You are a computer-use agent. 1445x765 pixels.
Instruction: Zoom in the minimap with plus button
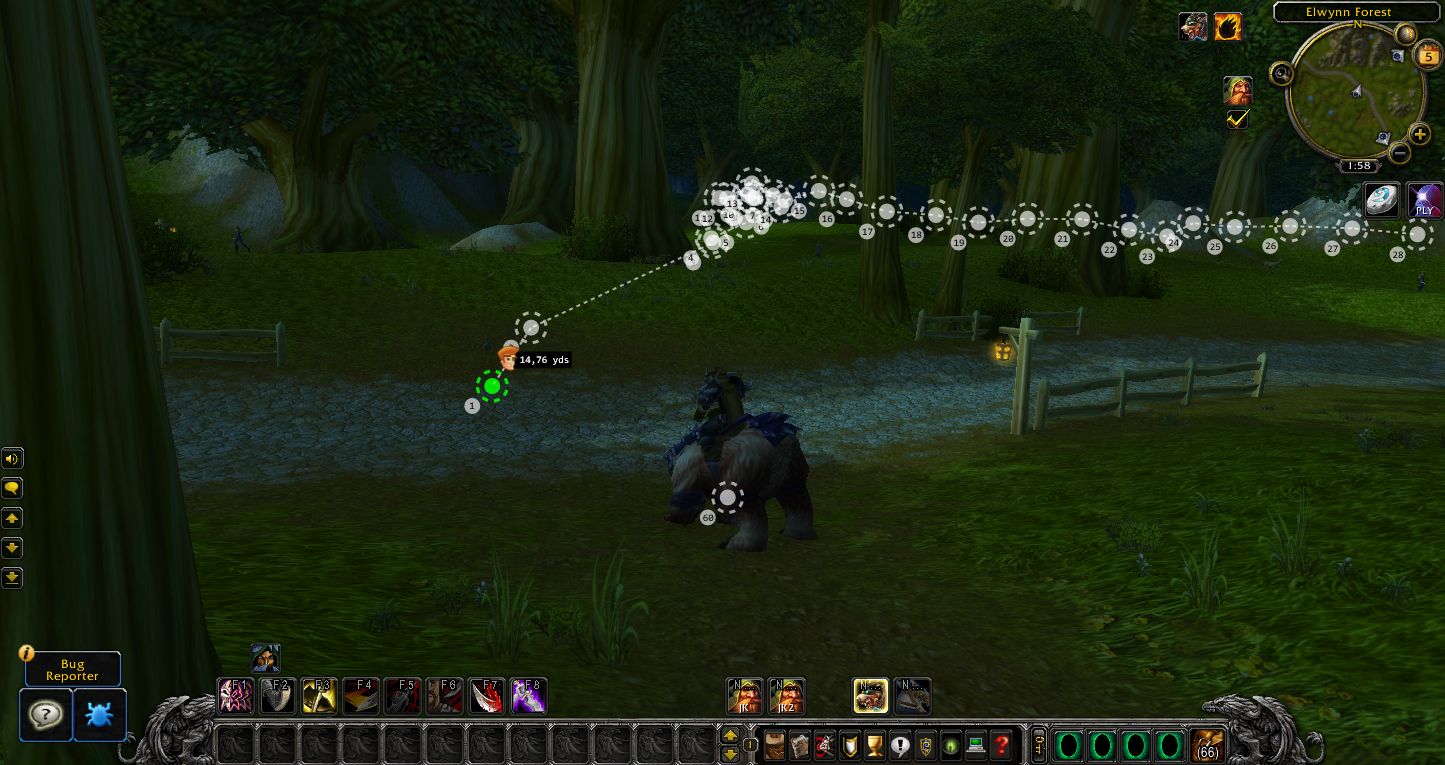pyautogui.click(x=1420, y=134)
